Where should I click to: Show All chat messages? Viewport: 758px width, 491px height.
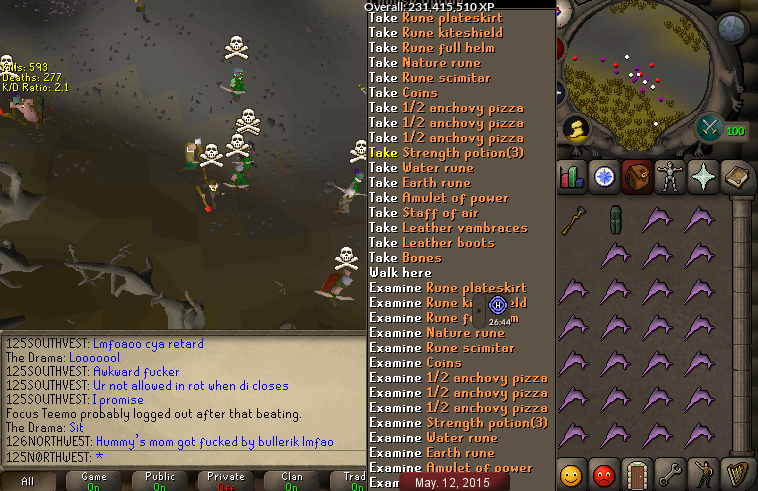(28, 481)
